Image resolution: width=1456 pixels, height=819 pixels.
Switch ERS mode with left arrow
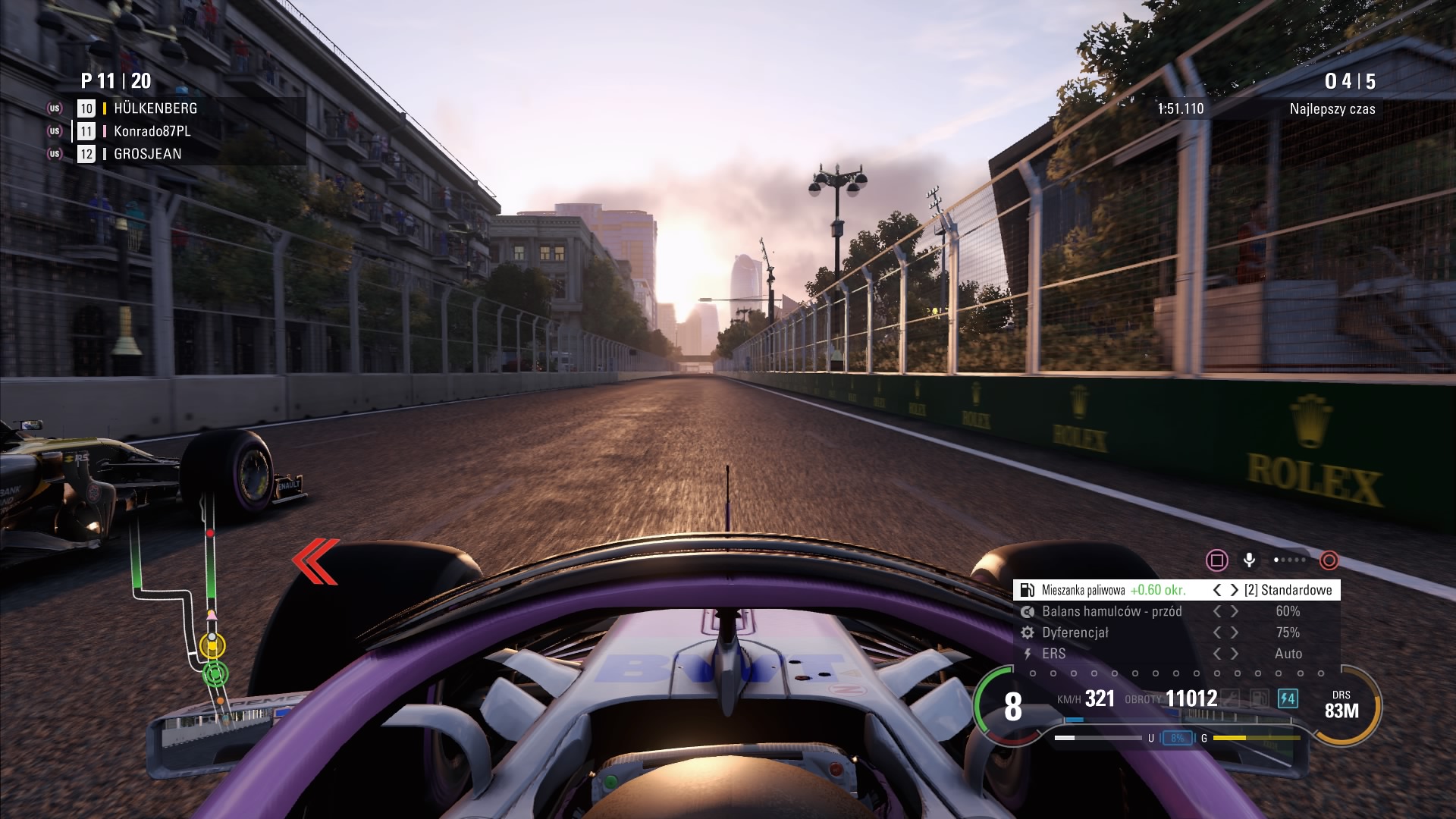point(1216,654)
